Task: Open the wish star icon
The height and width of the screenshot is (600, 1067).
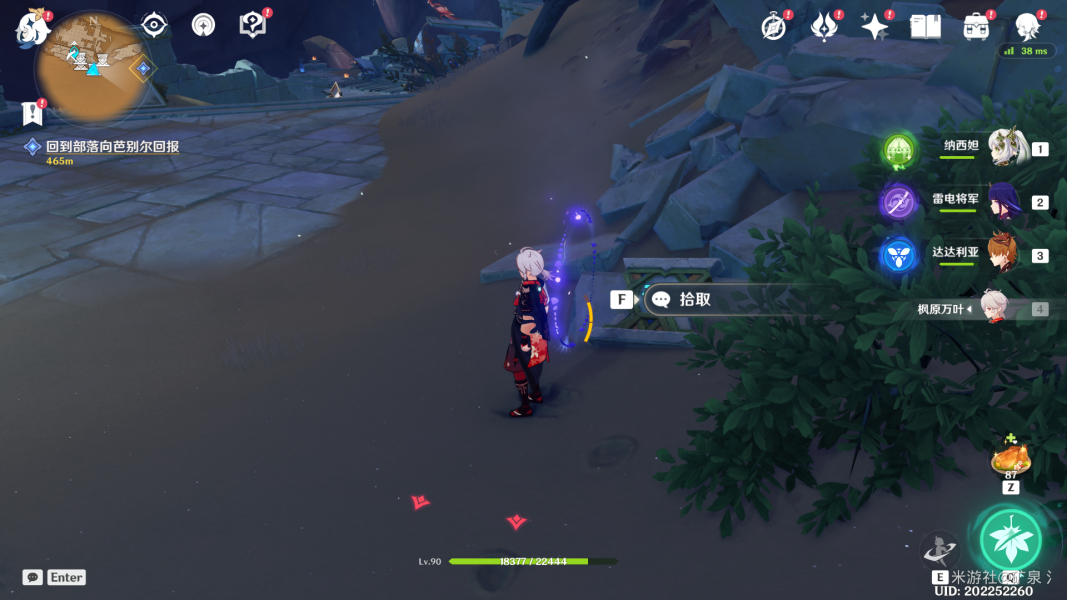Action: pos(875,27)
